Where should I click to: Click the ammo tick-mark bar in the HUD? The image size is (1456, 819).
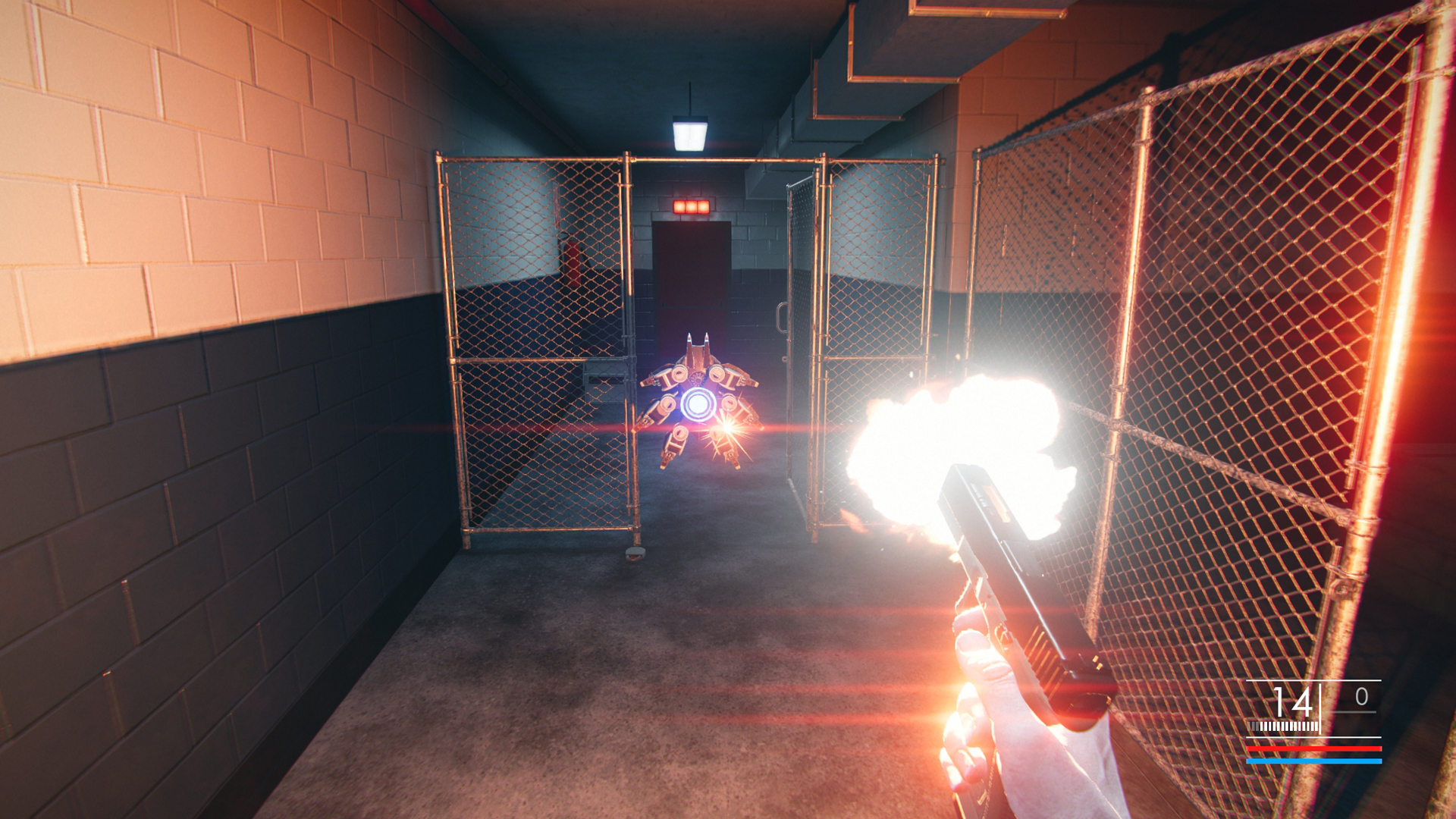pyautogui.click(x=1282, y=726)
